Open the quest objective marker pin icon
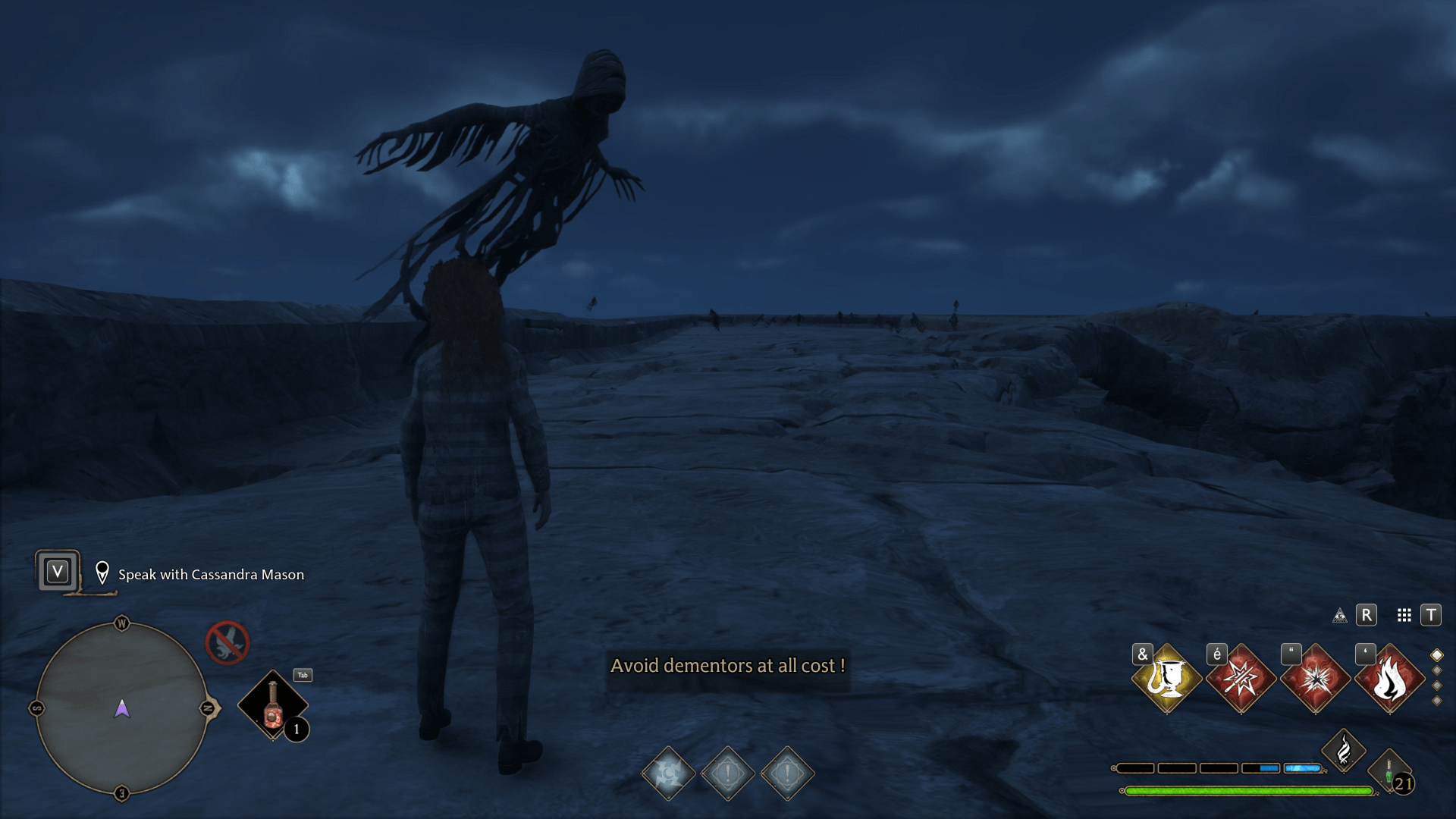Viewport: 1456px width, 819px height. 102,573
